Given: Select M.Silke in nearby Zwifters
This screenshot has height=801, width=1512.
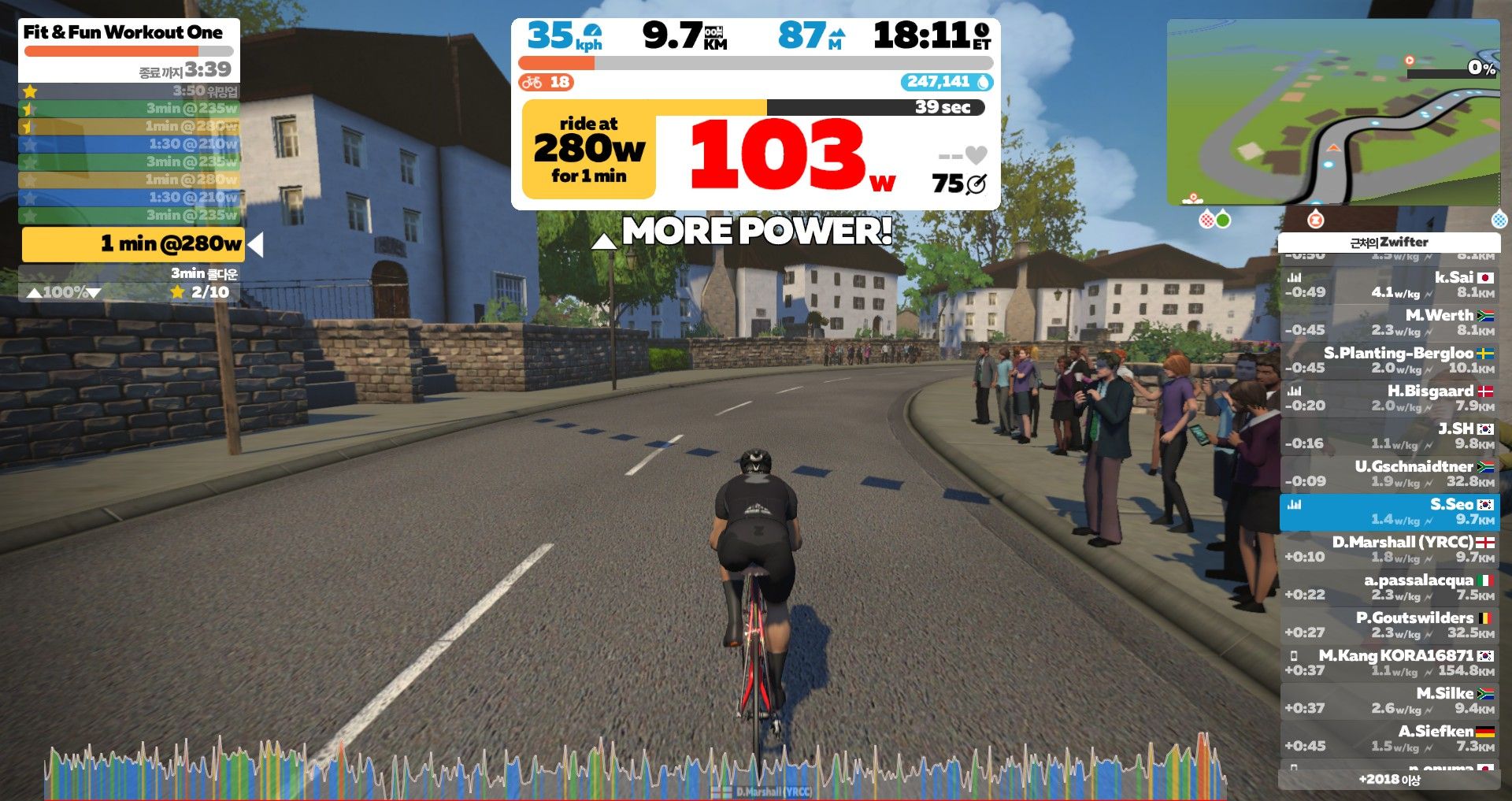Looking at the screenshot, I should click(1389, 700).
